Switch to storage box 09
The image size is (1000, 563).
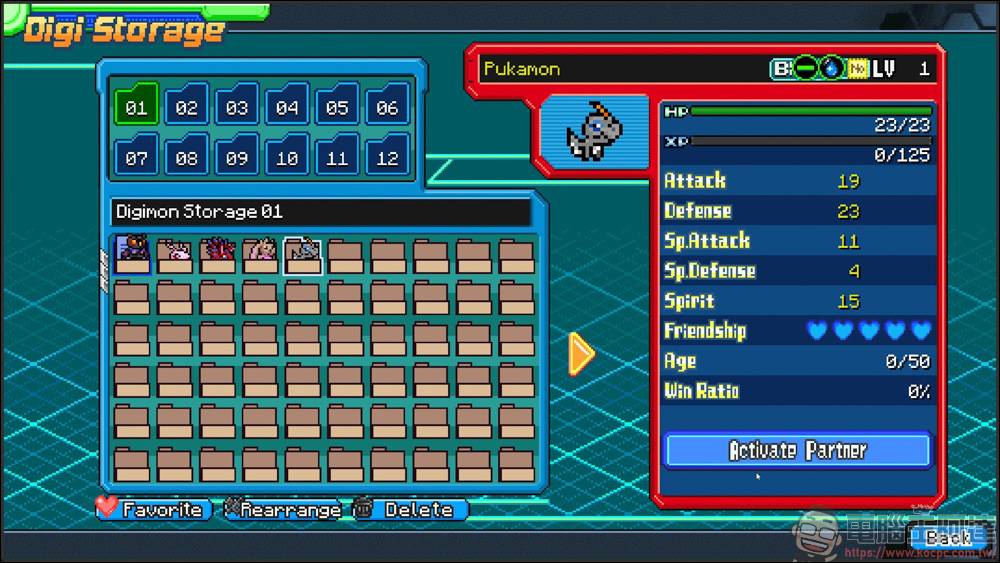click(x=236, y=157)
